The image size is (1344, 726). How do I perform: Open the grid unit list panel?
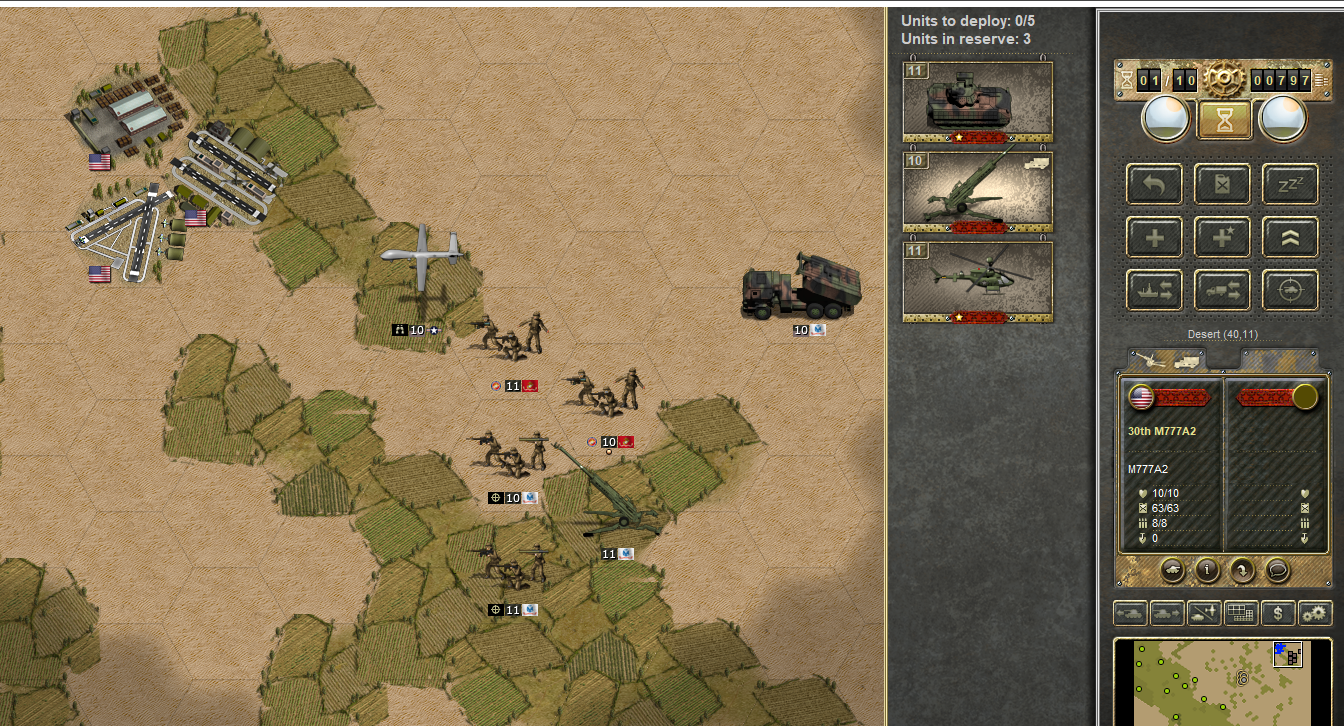[x=1241, y=613]
